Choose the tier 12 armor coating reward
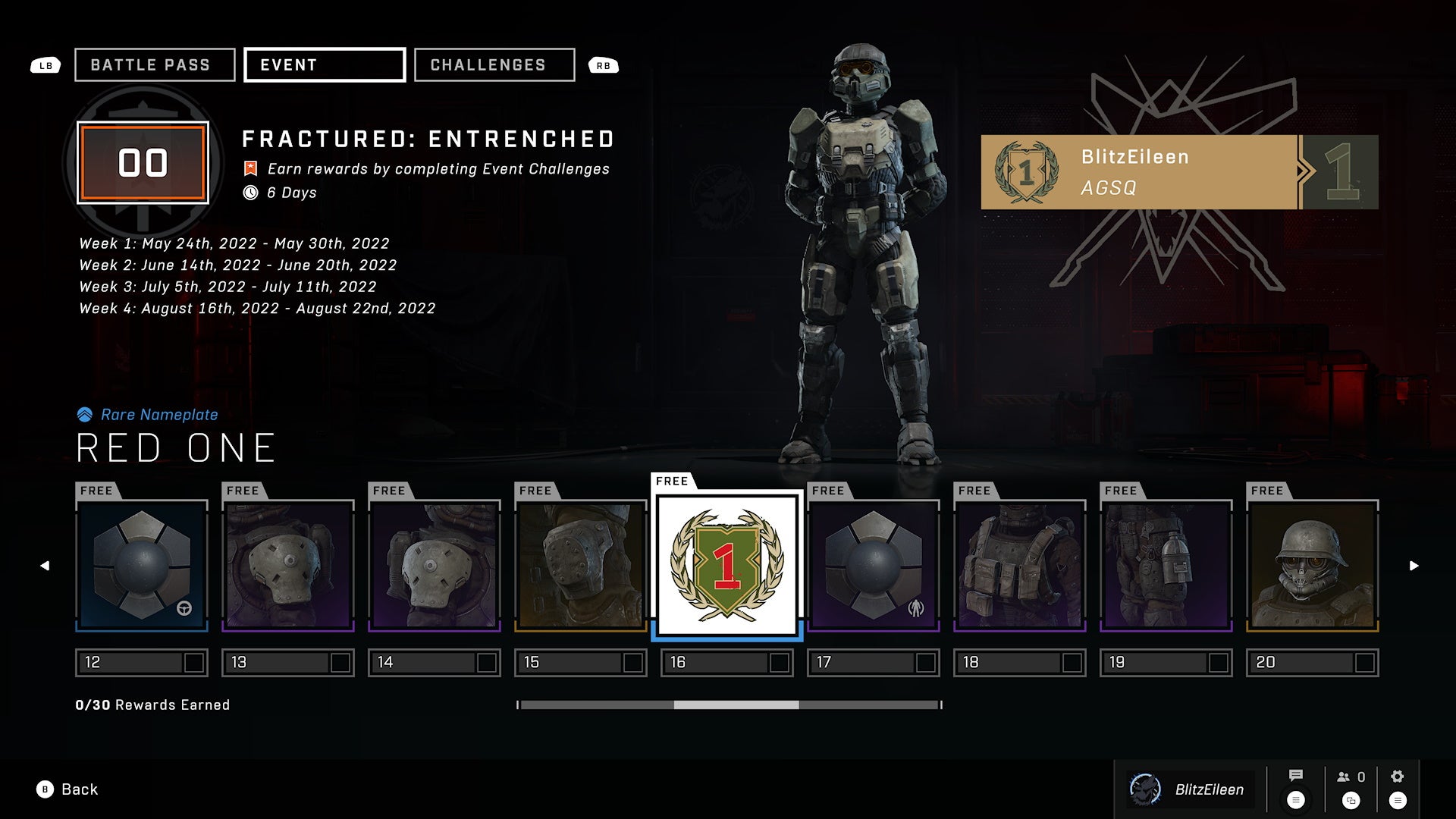Screen dimensions: 1456x819 point(142,566)
